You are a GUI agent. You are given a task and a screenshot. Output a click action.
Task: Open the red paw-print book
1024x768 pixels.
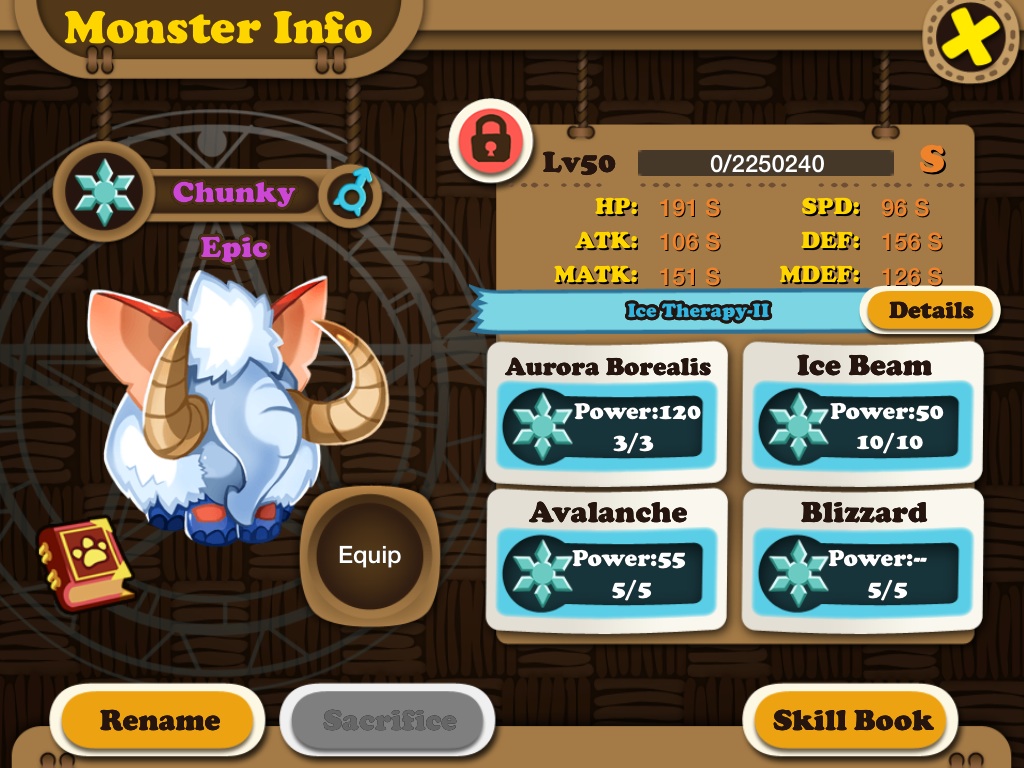point(85,562)
